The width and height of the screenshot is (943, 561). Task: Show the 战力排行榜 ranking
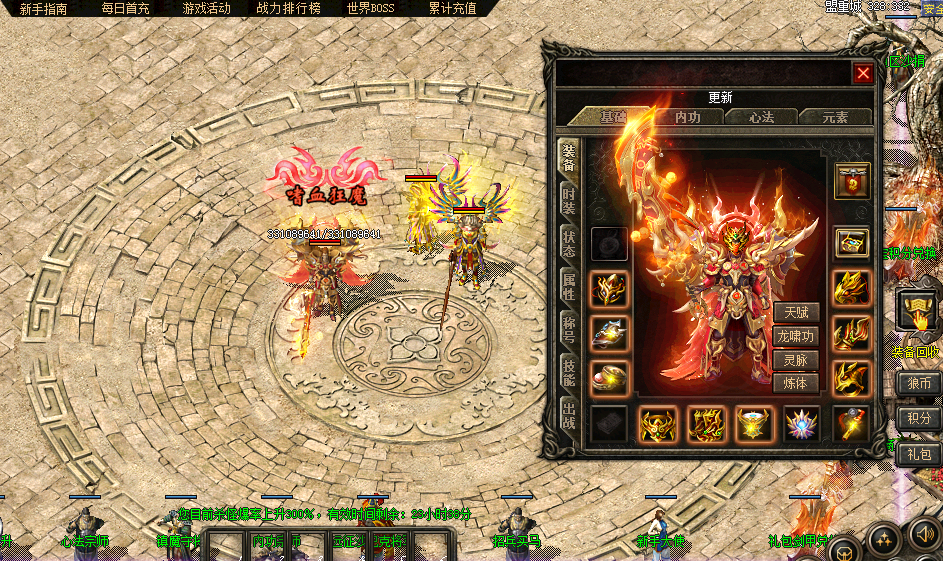288,8
